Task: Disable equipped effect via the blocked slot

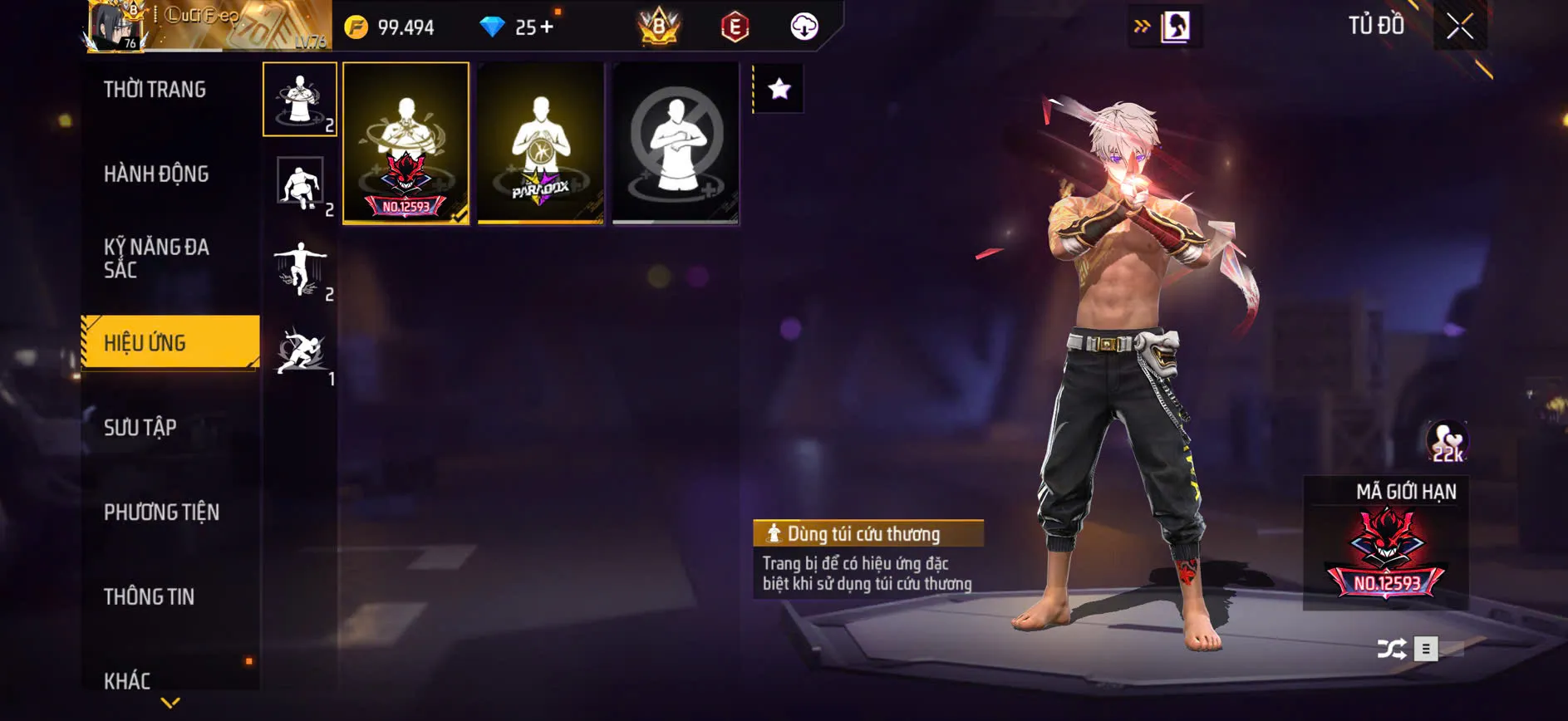Action: click(x=676, y=143)
